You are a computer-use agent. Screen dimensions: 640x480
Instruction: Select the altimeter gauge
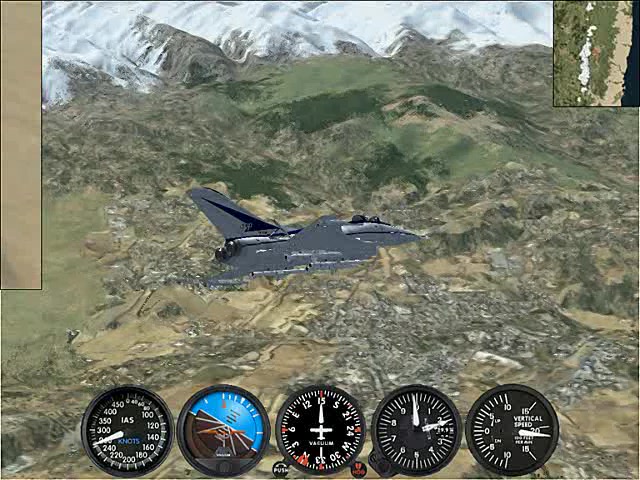click(x=416, y=430)
